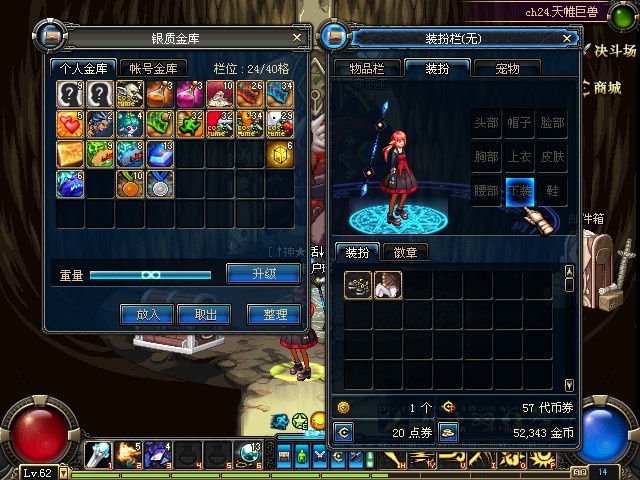The image size is (640, 480).
Task: Switch to the 帐号金库 account vault tab
Action: 153,69
